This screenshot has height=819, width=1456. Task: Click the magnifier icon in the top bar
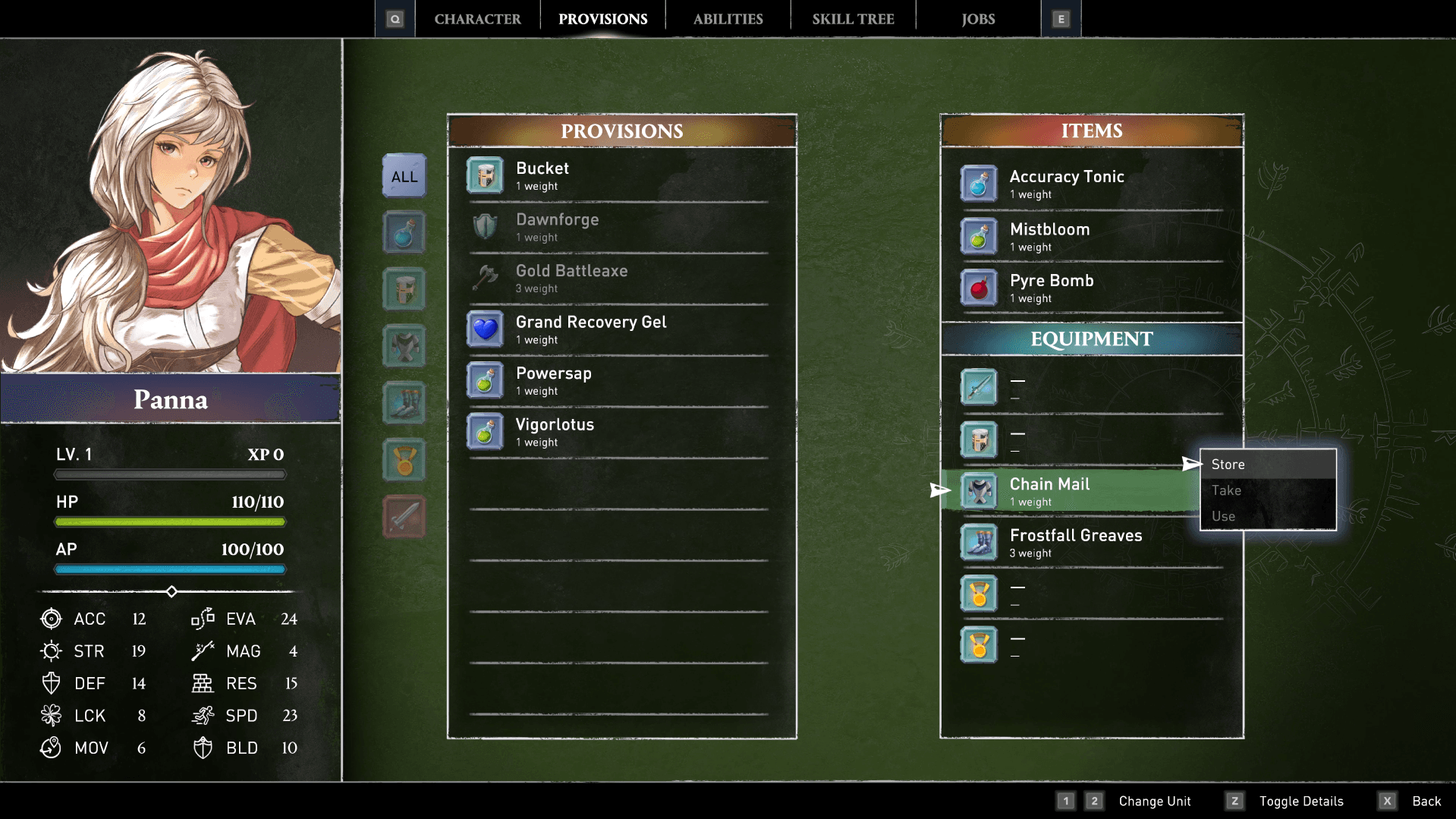coord(395,17)
